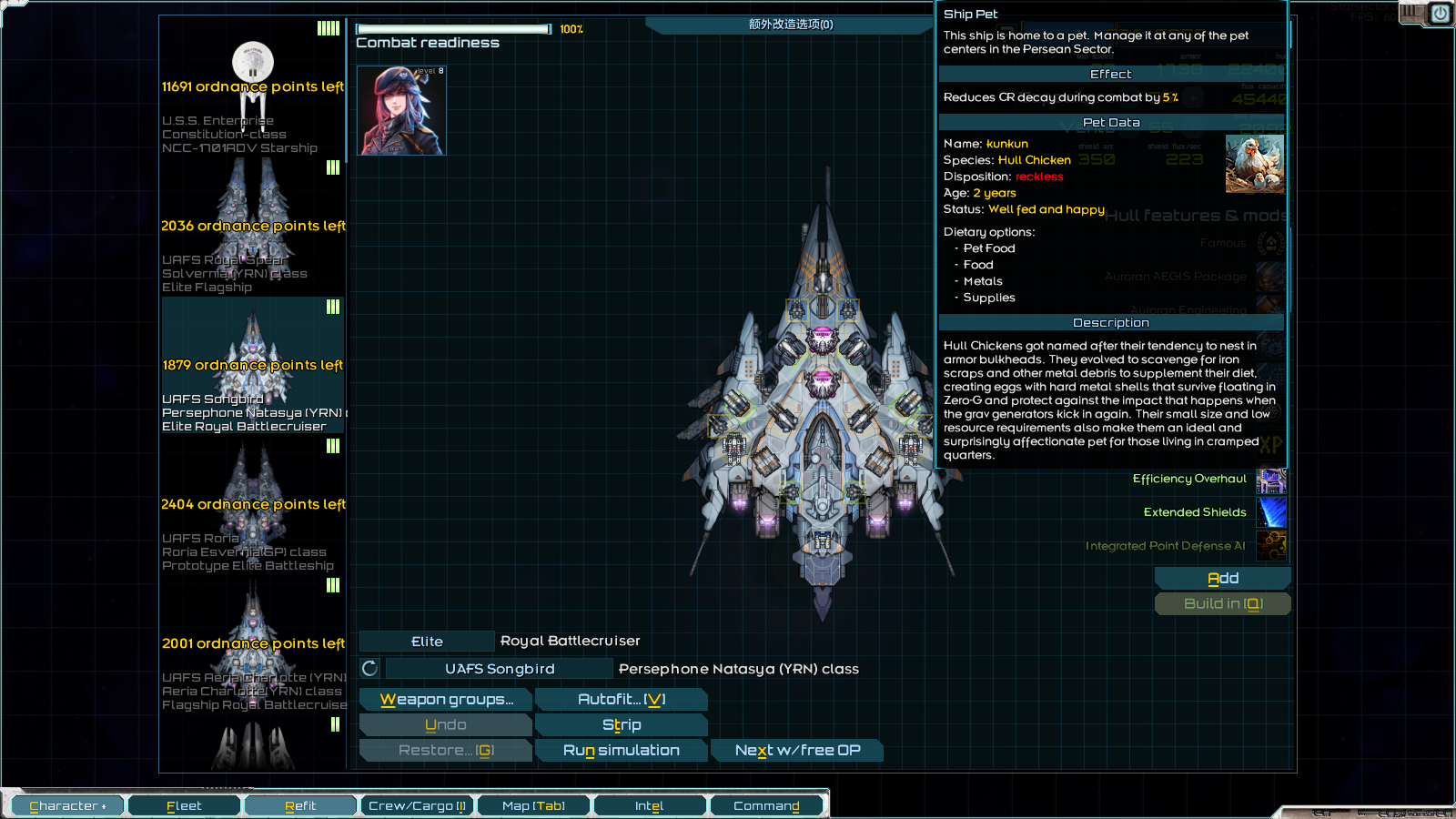Open the Crew/Cargo [I] tab
This screenshot has width=1456, height=819.
coord(417,805)
